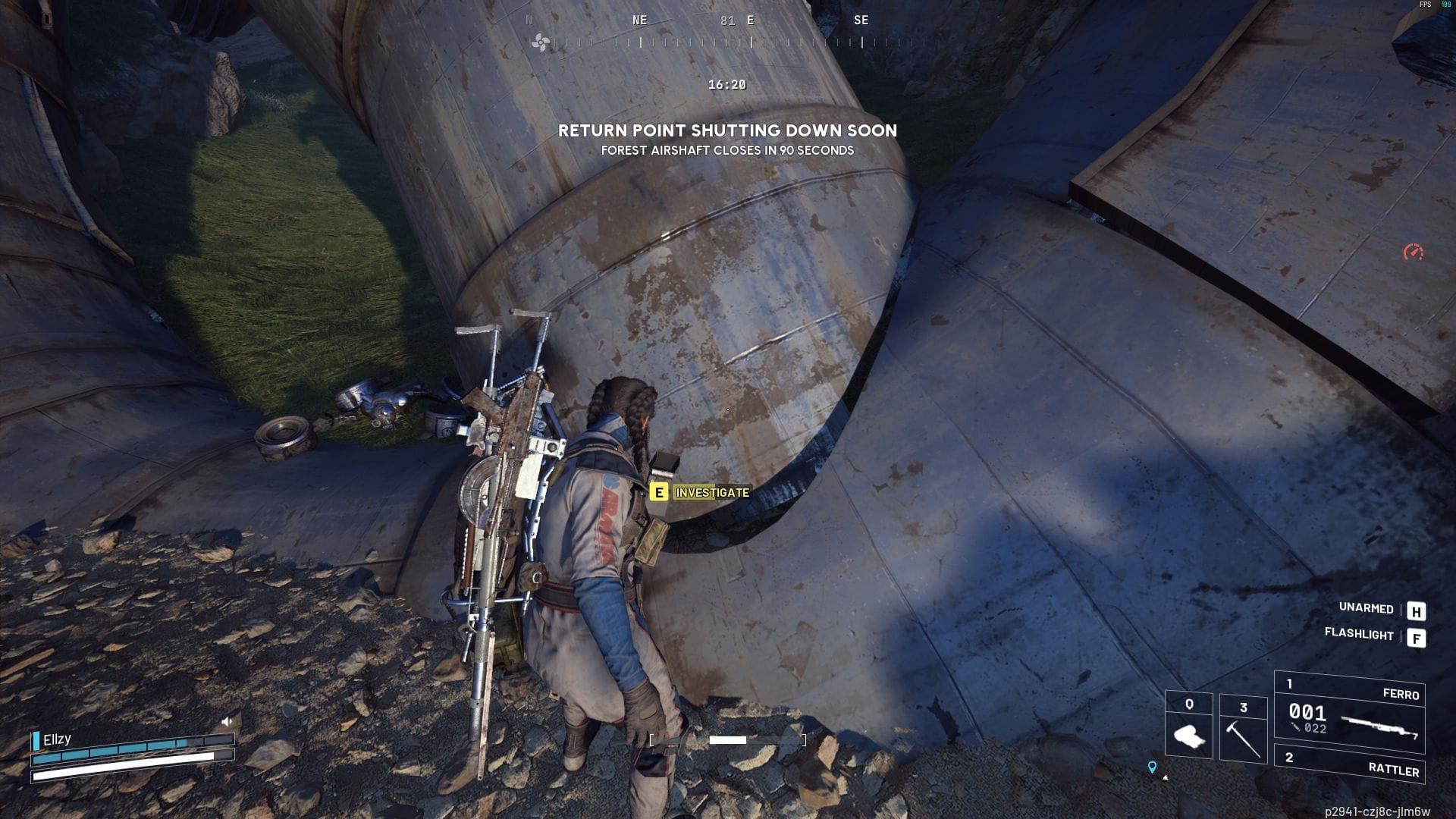Switch to the Rattler weapon slot

point(1351,764)
